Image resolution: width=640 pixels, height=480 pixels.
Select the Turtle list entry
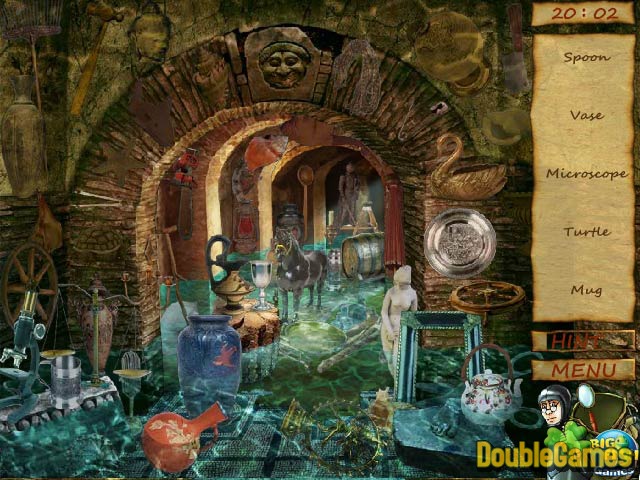tap(586, 231)
